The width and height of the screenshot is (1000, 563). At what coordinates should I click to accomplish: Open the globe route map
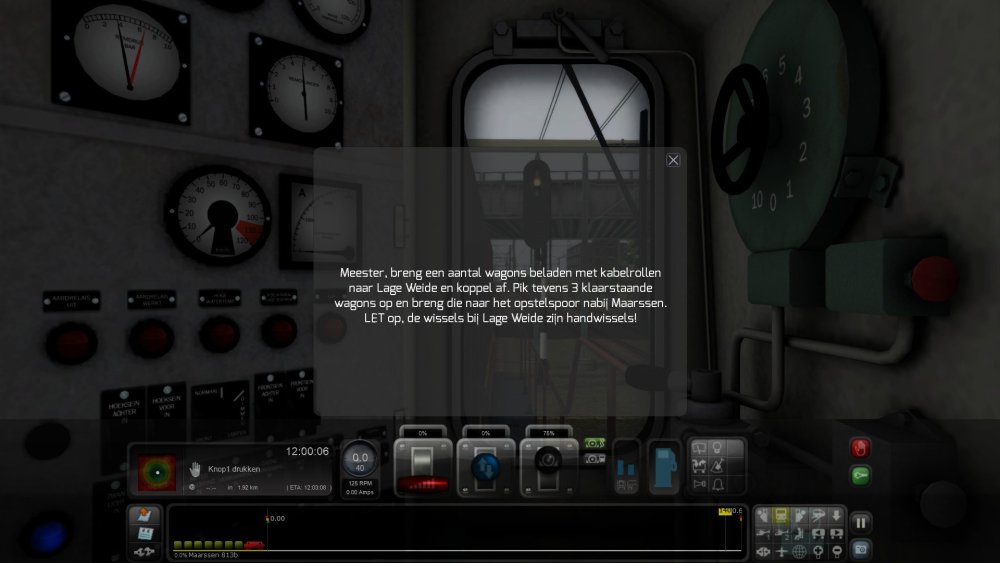(x=799, y=550)
